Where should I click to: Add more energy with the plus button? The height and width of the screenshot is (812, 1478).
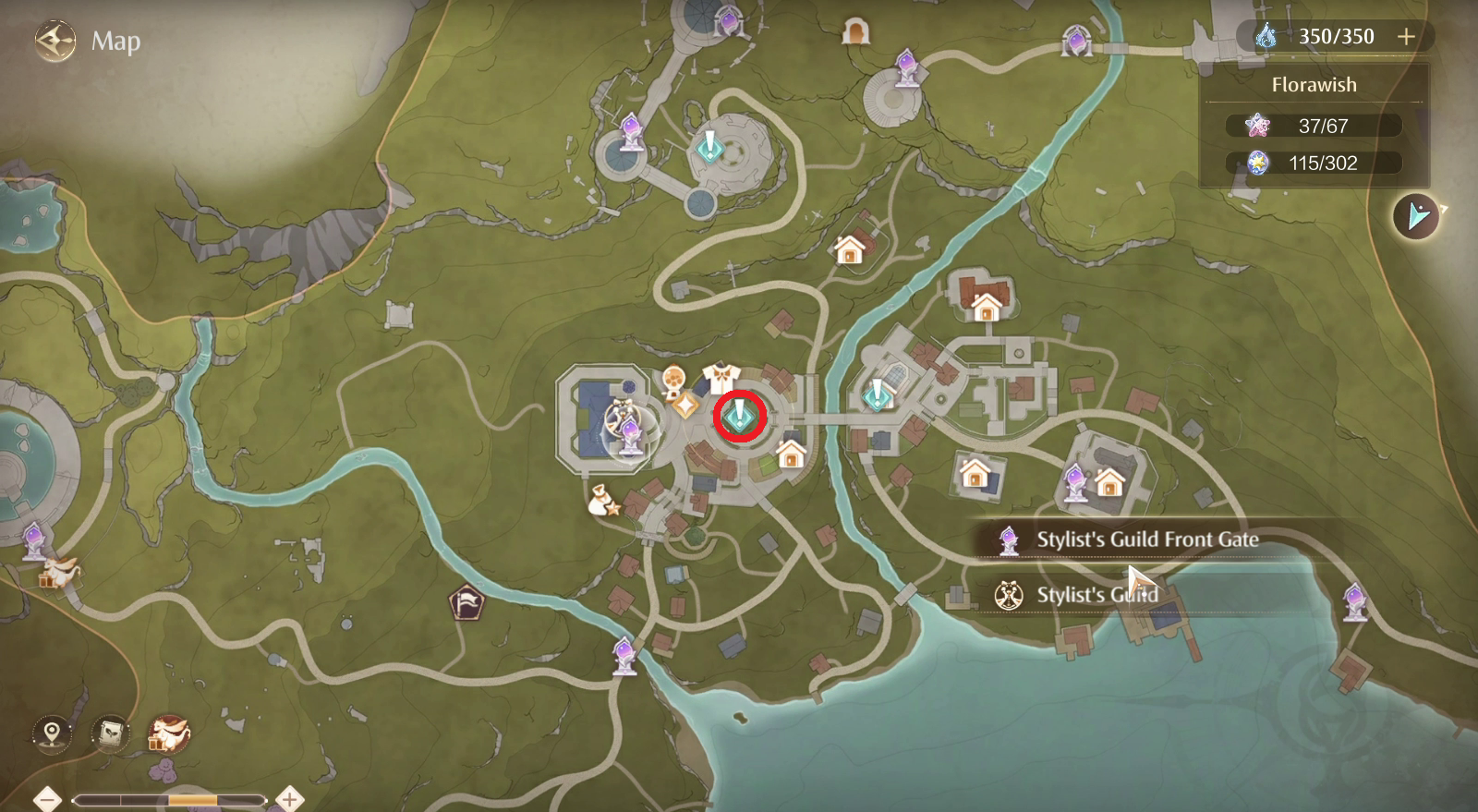tap(1406, 37)
